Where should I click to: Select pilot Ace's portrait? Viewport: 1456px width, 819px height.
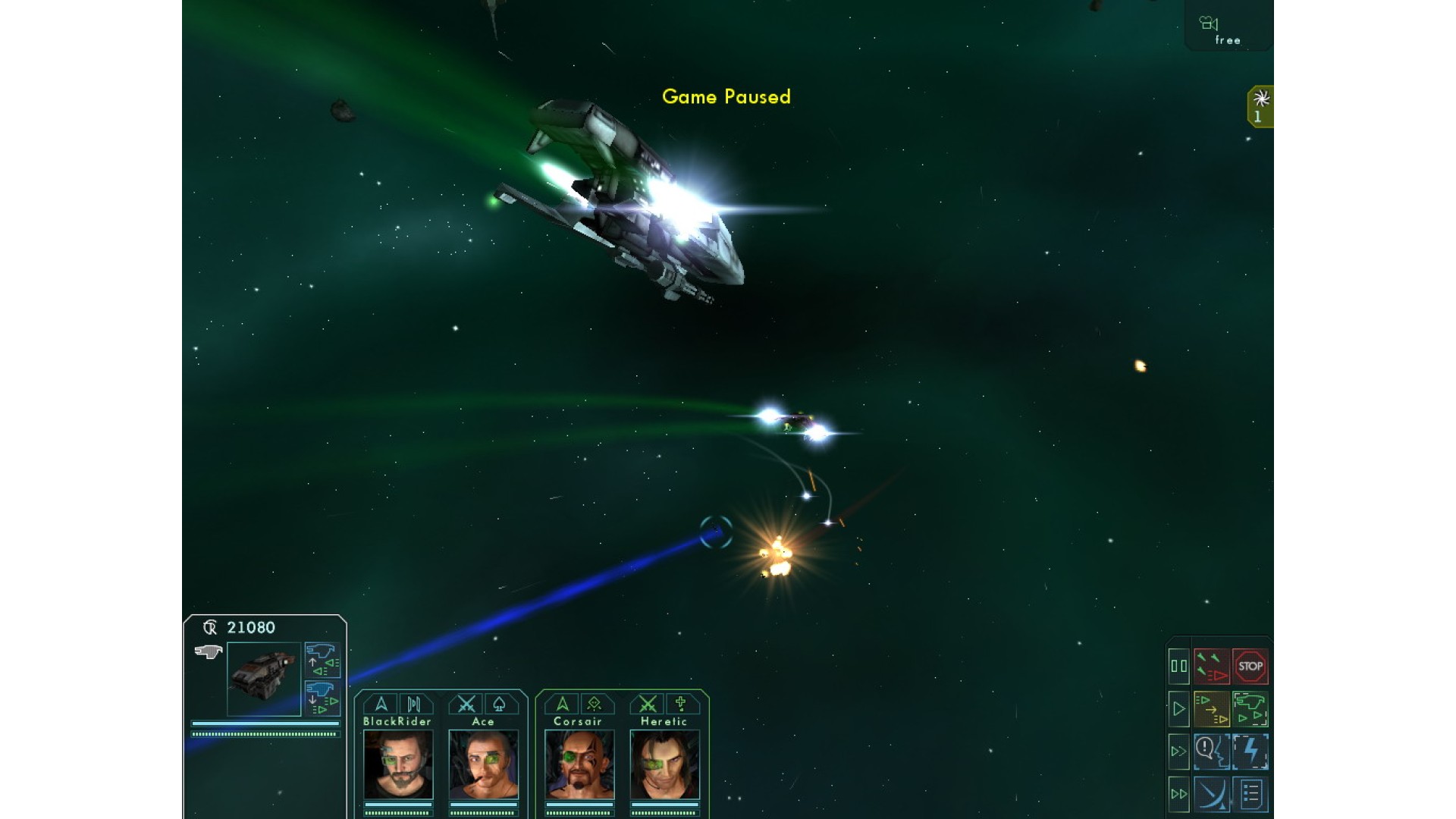click(483, 764)
